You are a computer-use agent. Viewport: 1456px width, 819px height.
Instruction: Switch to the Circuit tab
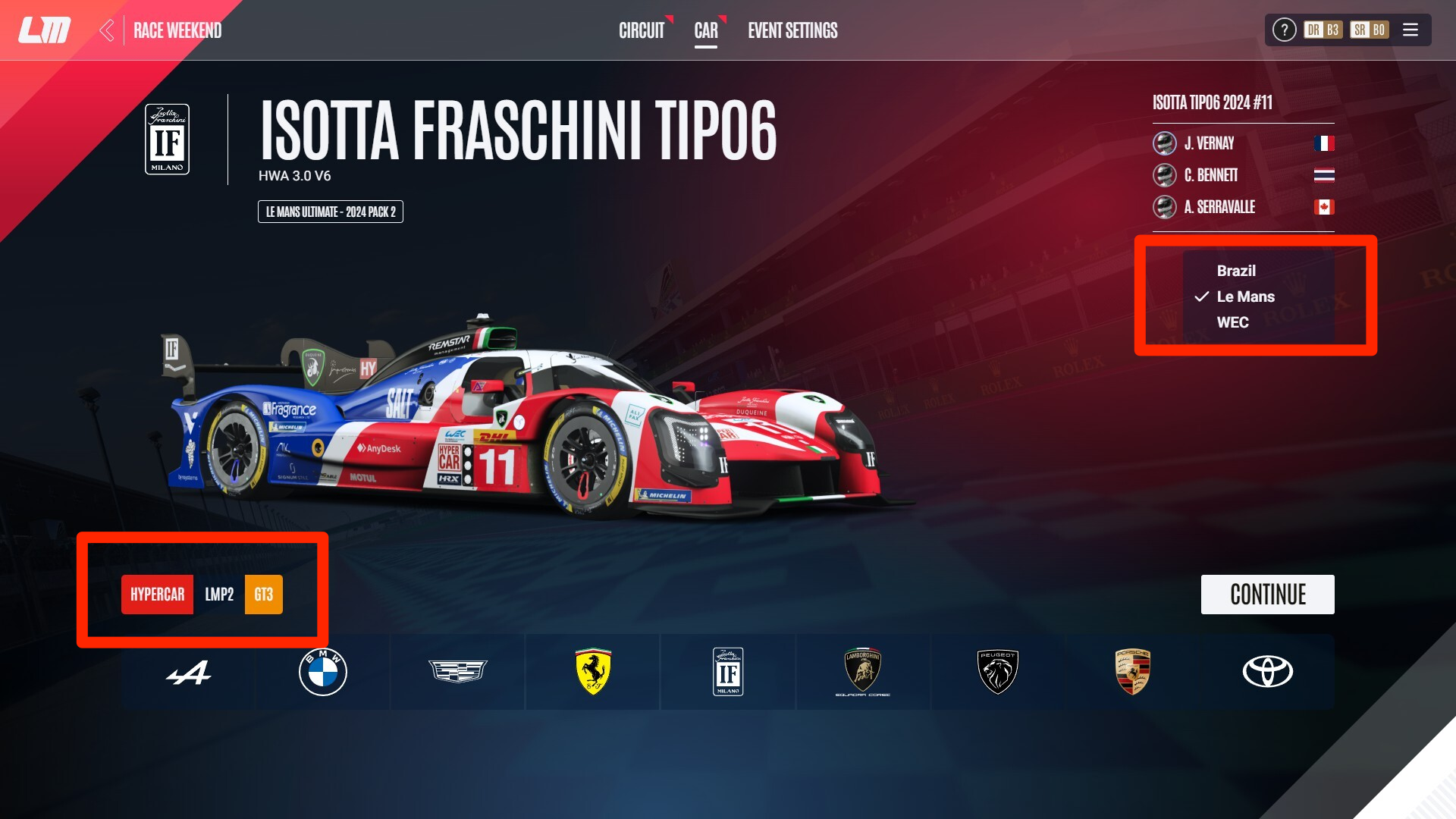coord(642,30)
